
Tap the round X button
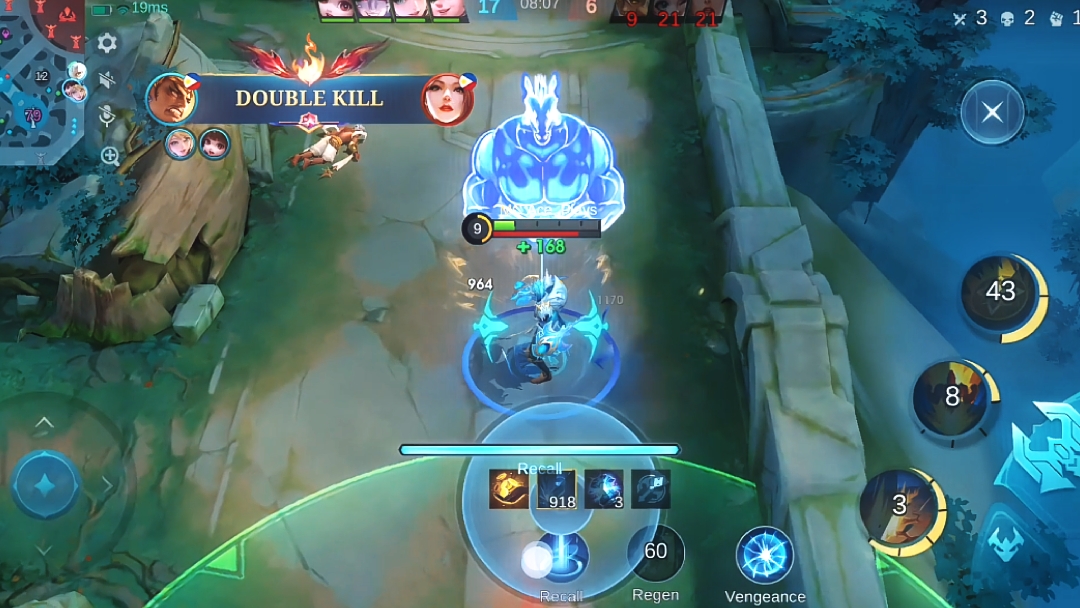[992, 112]
